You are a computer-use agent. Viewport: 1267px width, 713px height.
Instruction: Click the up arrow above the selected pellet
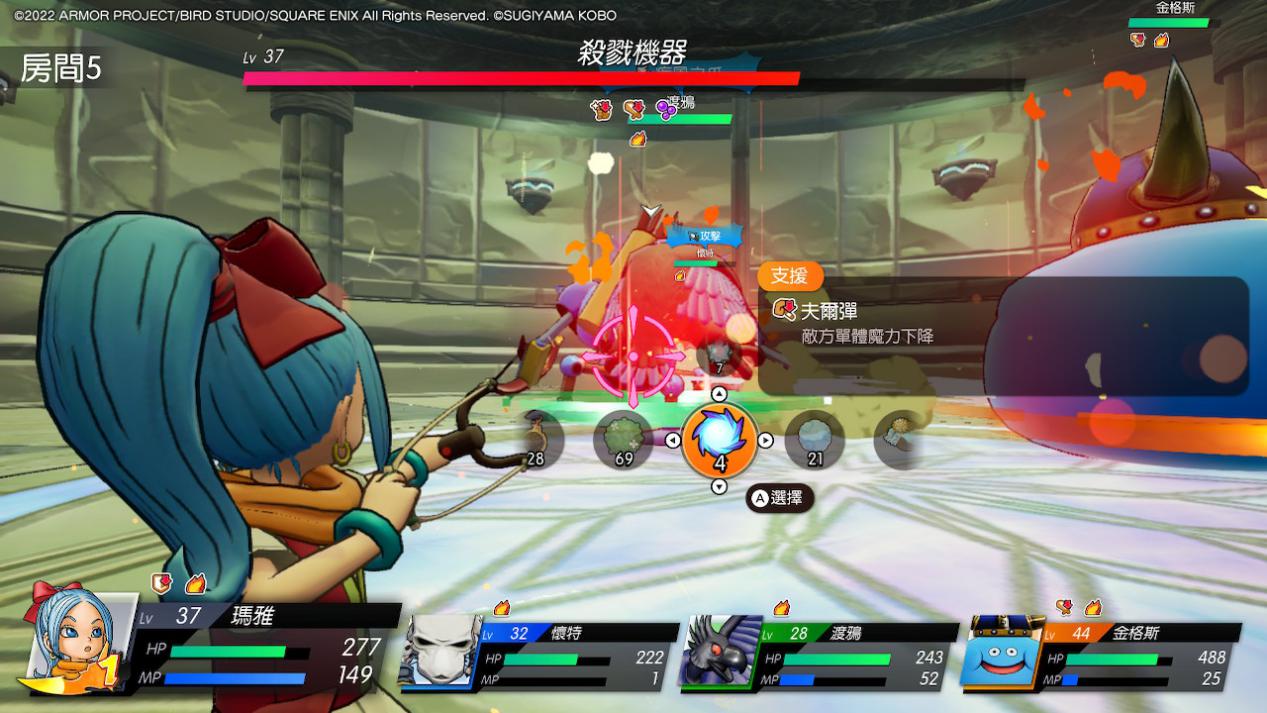718,394
